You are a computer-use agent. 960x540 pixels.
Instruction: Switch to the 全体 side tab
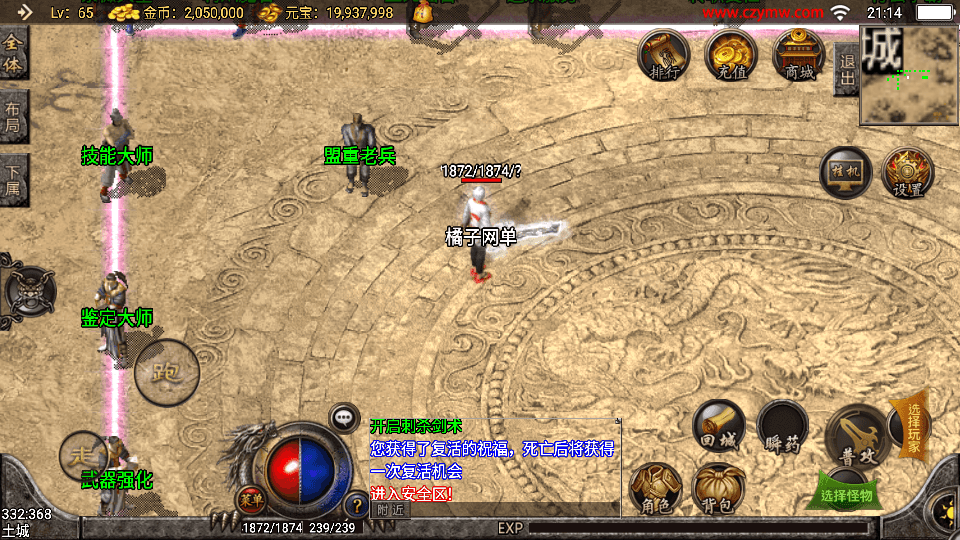(13, 54)
